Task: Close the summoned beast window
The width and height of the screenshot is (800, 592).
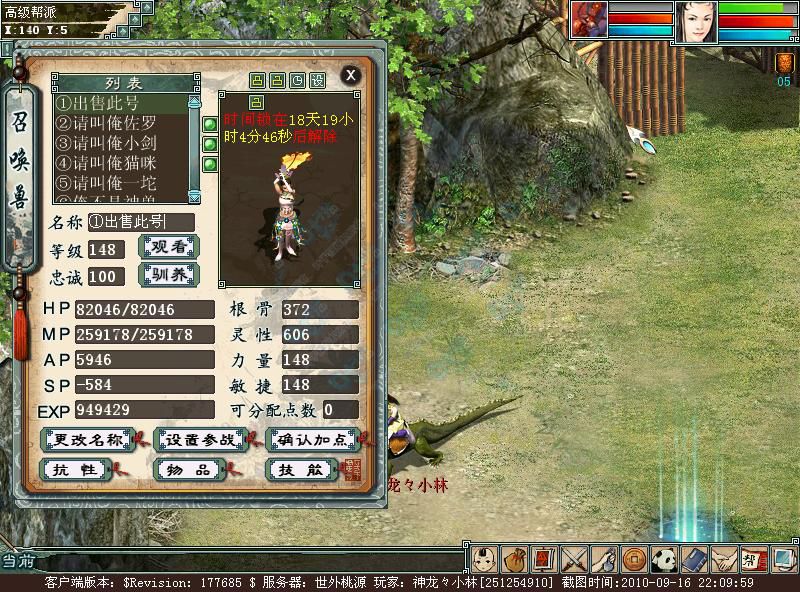Action: 350,75
